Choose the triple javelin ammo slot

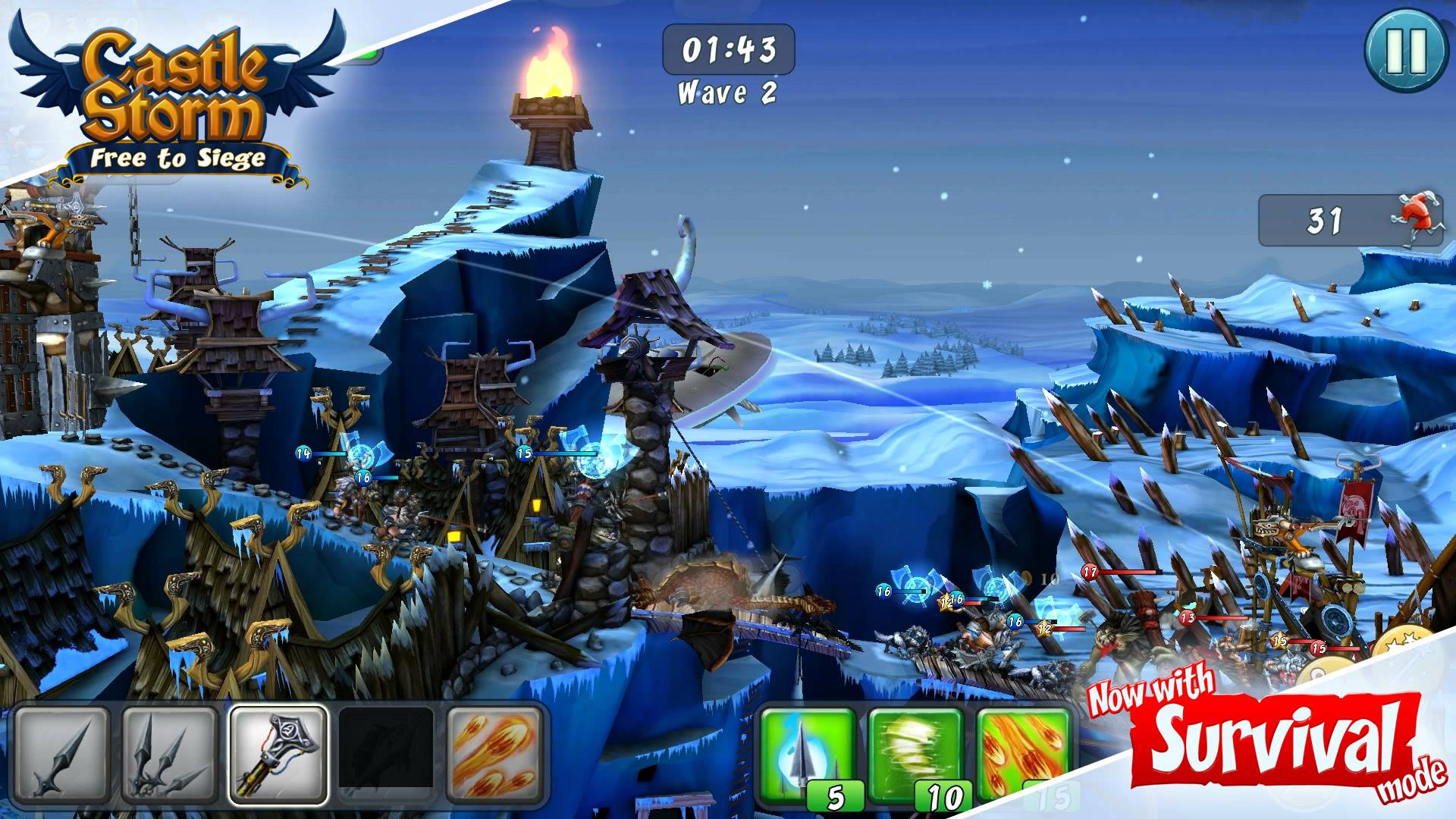pyautogui.click(x=171, y=753)
